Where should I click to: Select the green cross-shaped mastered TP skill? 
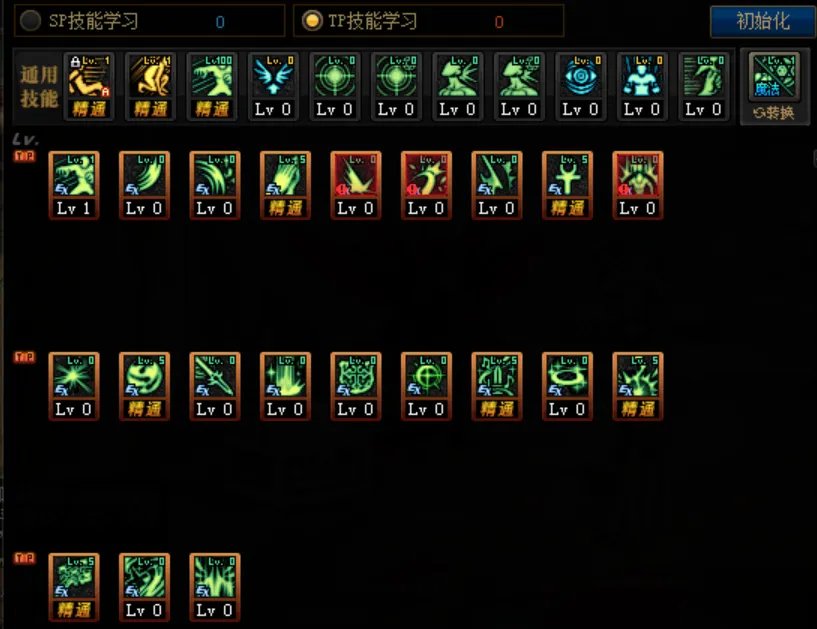(x=567, y=177)
